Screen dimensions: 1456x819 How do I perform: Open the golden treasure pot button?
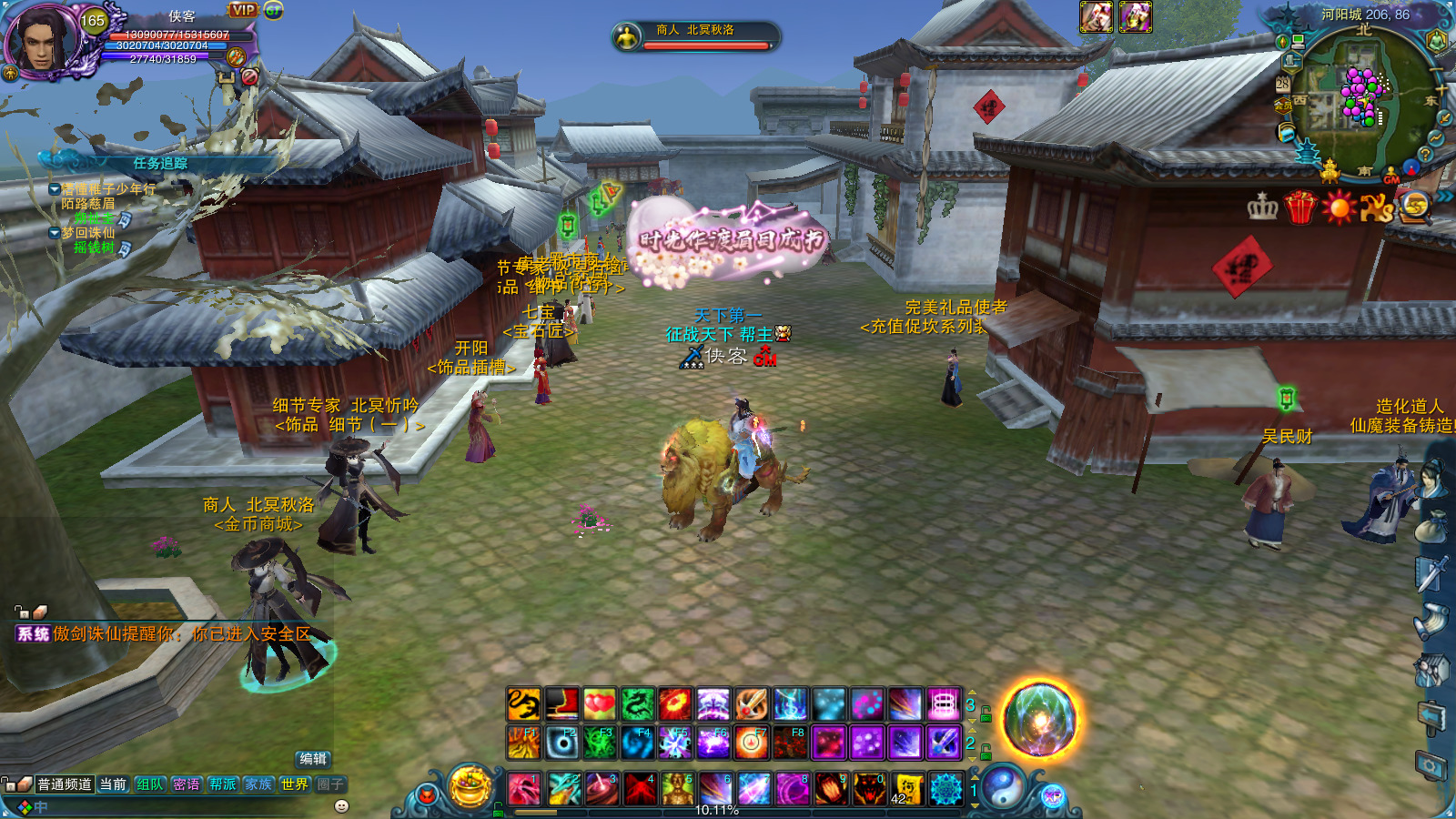click(x=470, y=787)
